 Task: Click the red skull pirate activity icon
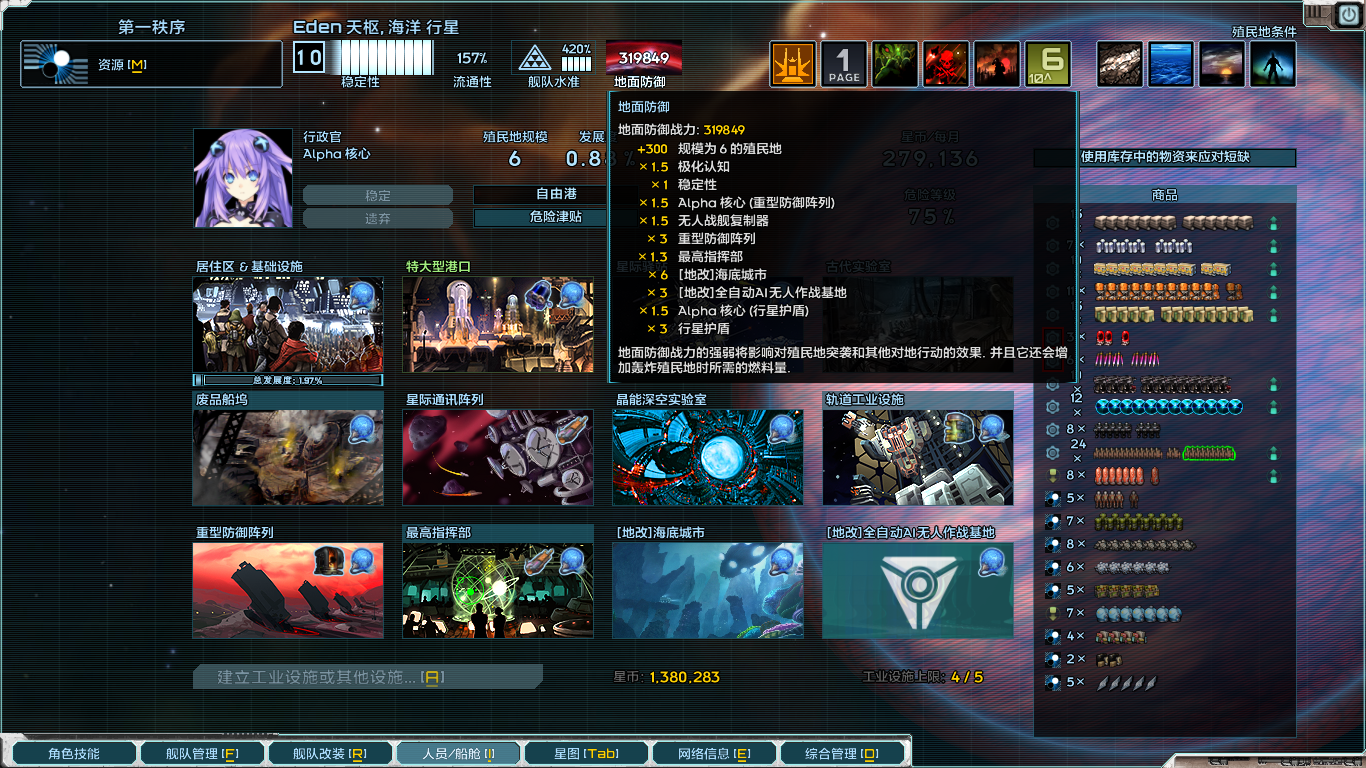click(945, 63)
